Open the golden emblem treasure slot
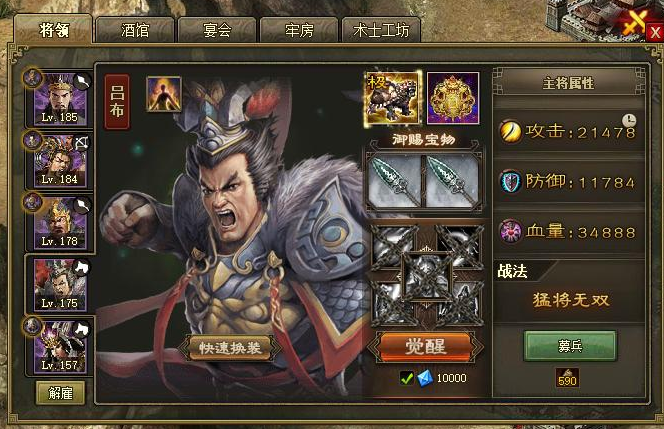Viewport: 664px width, 429px height. pos(452,97)
